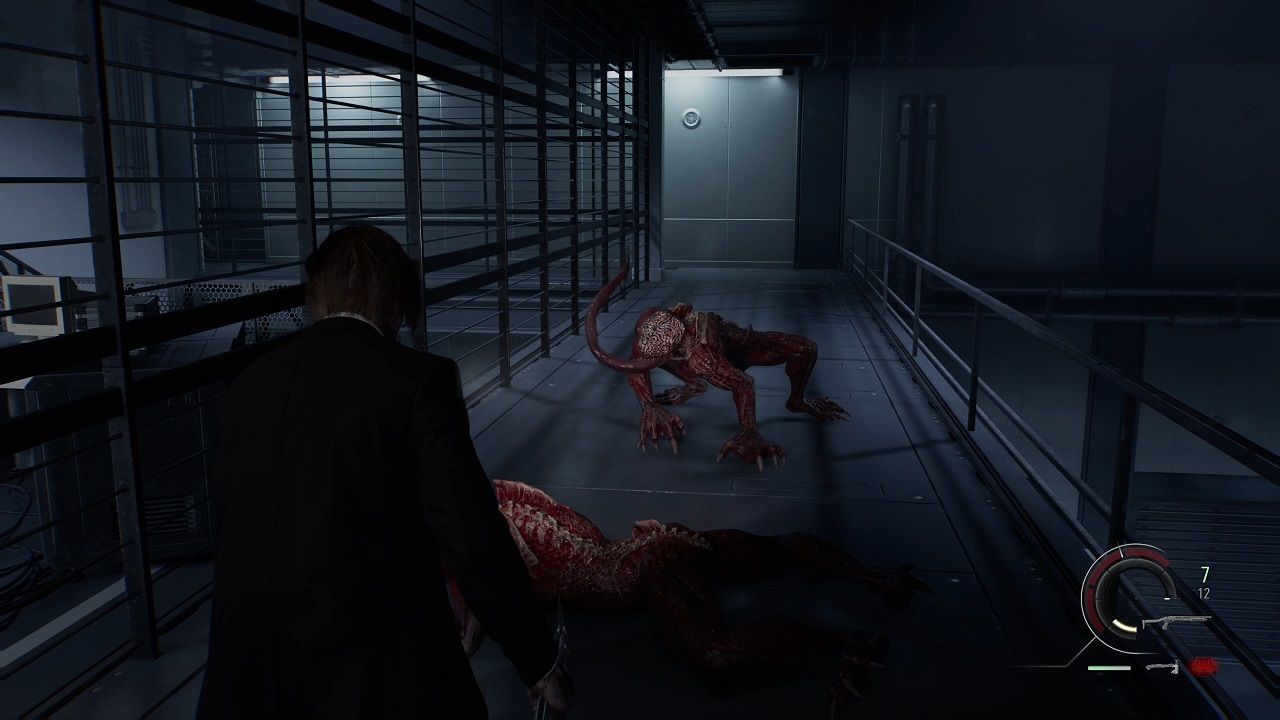Click the red glowing item icon

pos(1203,667)
